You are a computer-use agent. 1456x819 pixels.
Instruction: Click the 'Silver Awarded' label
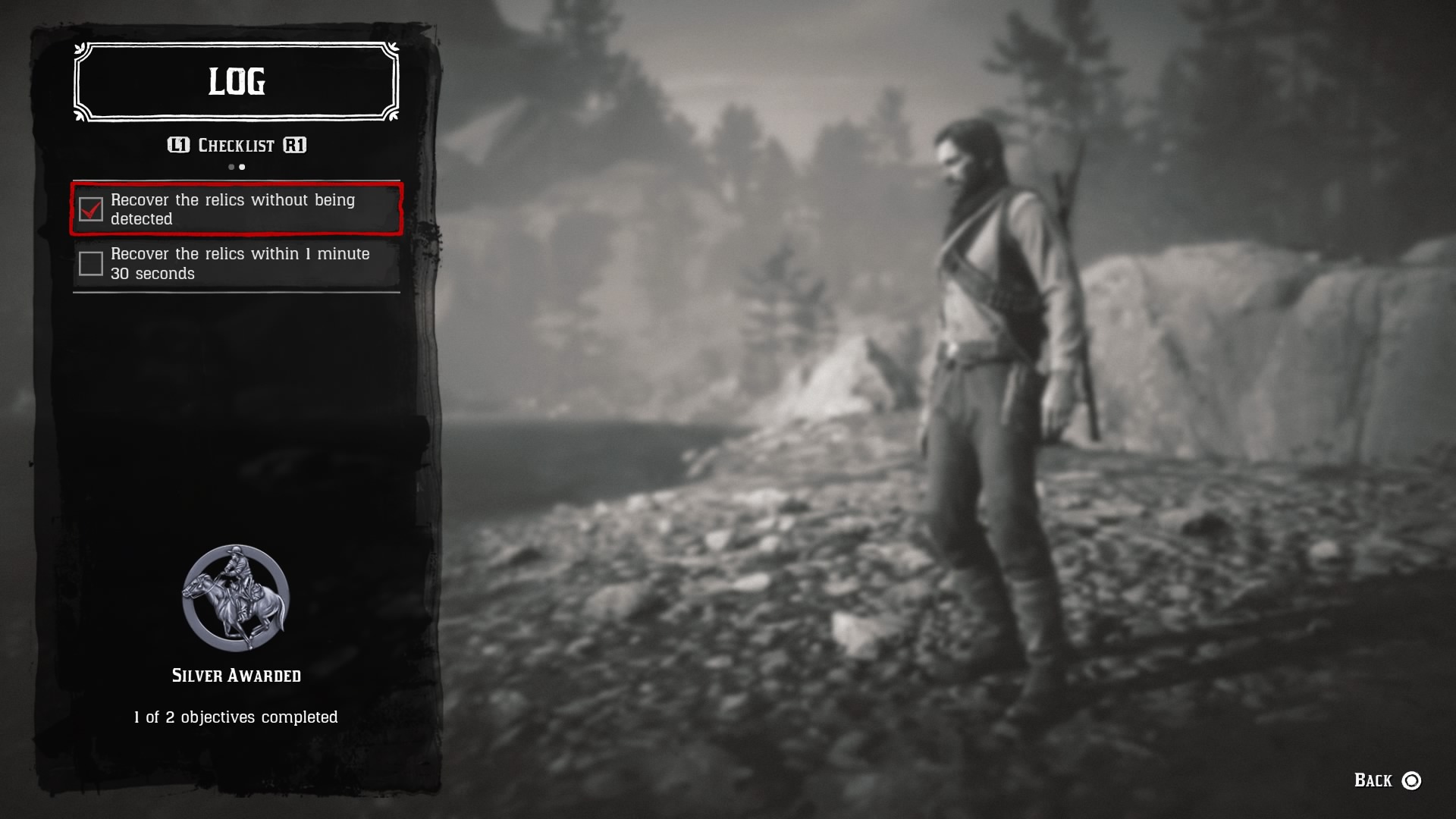pyautogui.click(x=235, y=676)
